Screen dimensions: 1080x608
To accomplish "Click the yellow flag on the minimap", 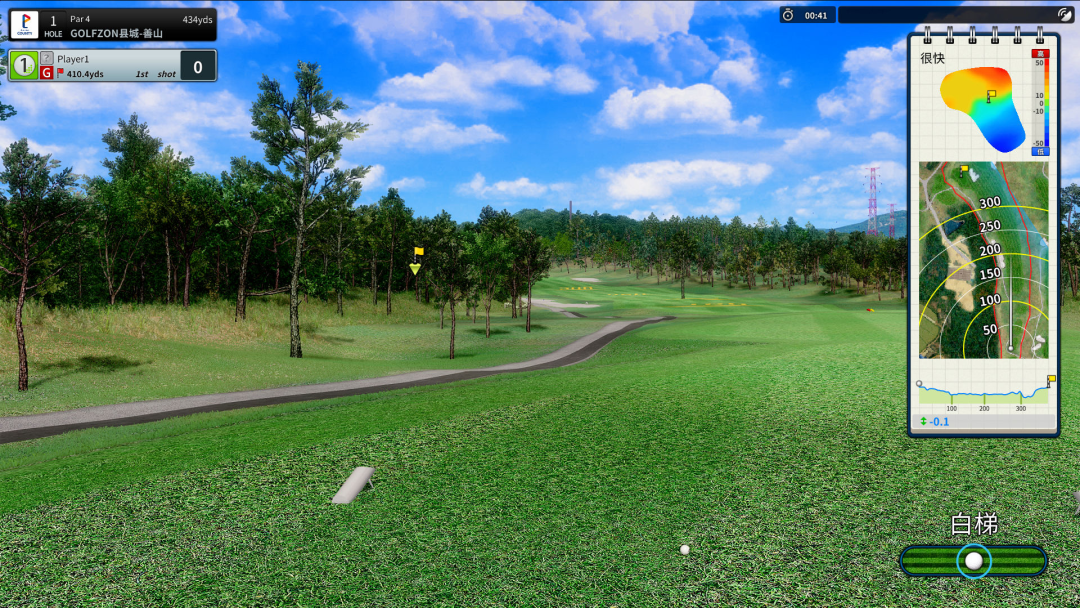I will pyautogui.click(x=963, y=170).
